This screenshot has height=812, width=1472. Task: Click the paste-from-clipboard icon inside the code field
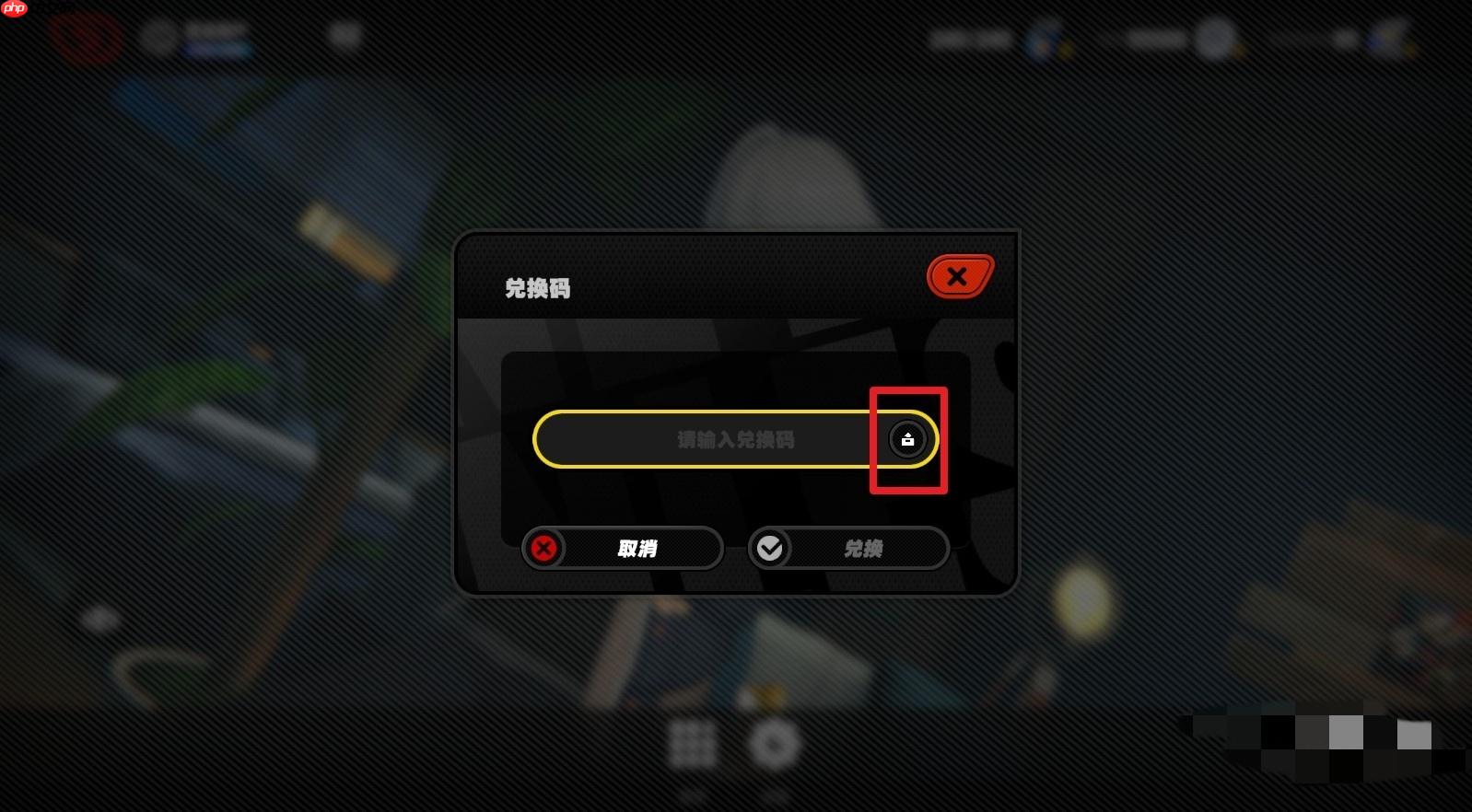907,439
